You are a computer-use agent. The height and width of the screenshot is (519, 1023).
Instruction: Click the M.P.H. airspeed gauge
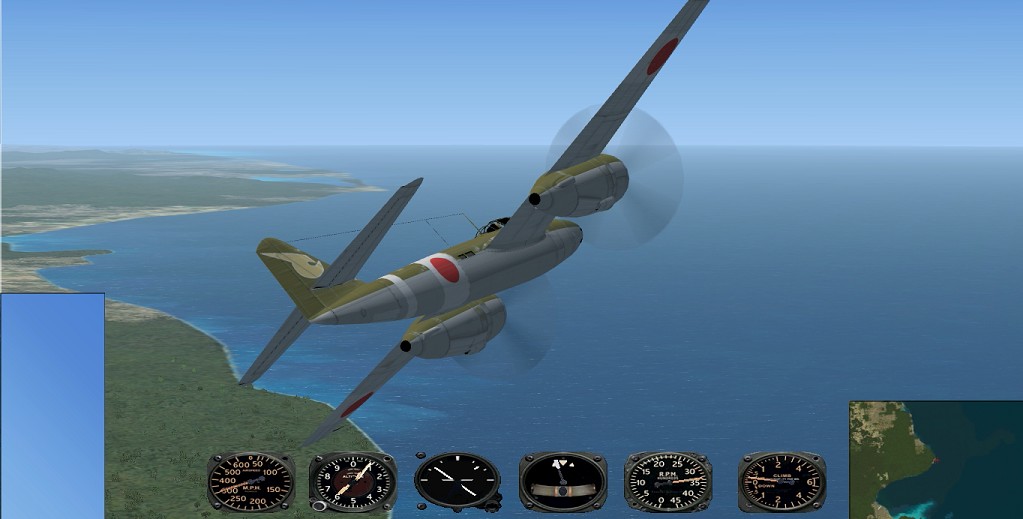pyautogui.click(x=250, y=481)
